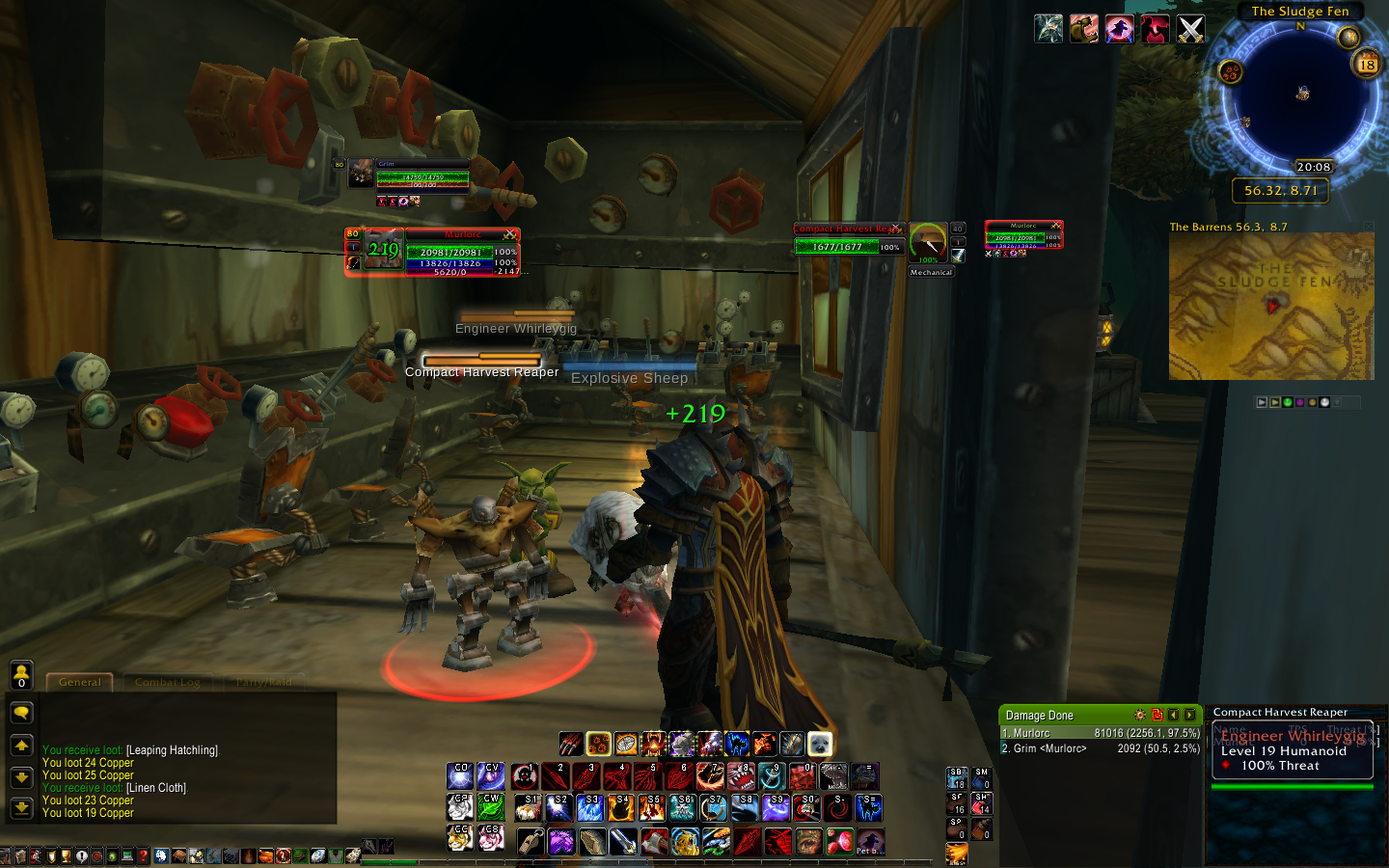Open the social panel via the character icon above chat
1389x868 pixels.
(x=21, y=675)
